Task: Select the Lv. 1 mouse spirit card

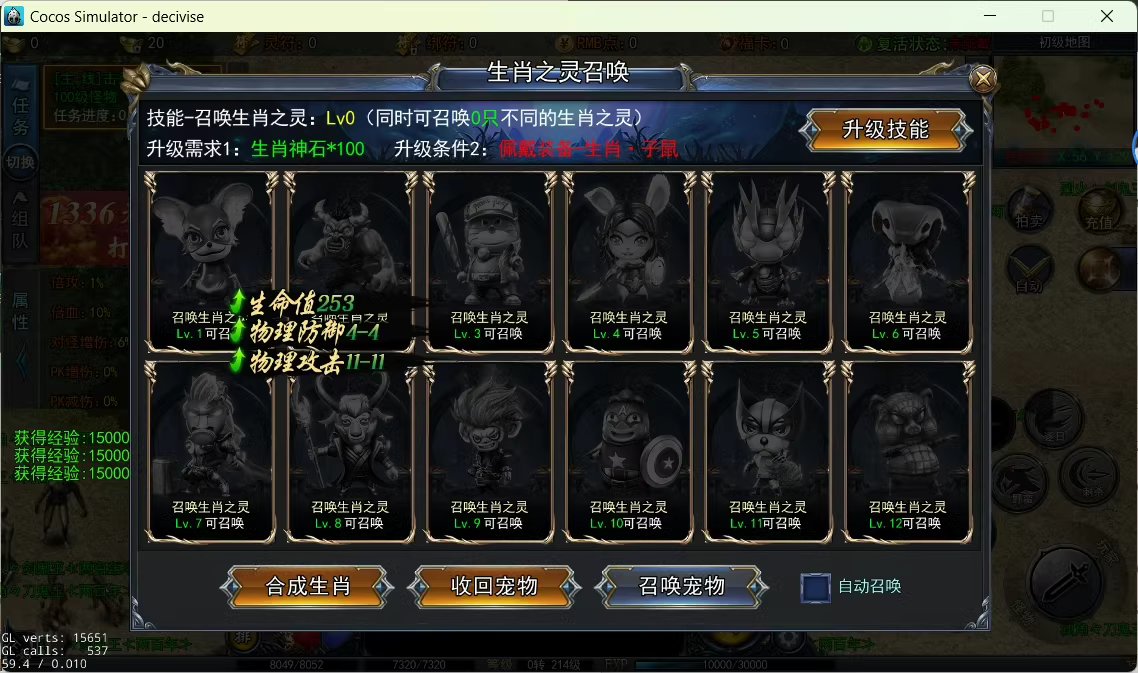Action: click(210, 240)
